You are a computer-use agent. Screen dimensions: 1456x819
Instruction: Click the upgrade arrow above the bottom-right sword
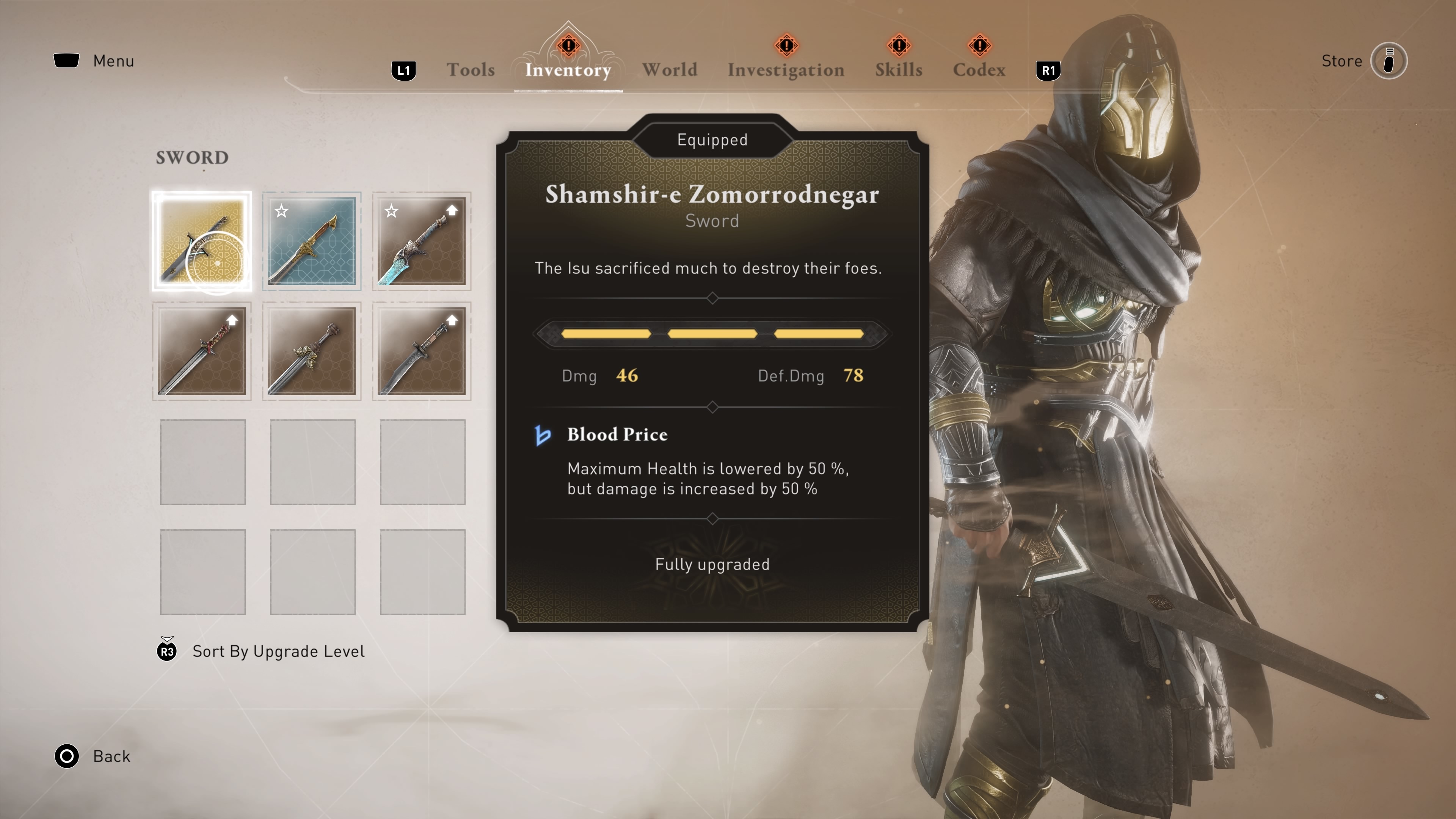pos(451,320)
